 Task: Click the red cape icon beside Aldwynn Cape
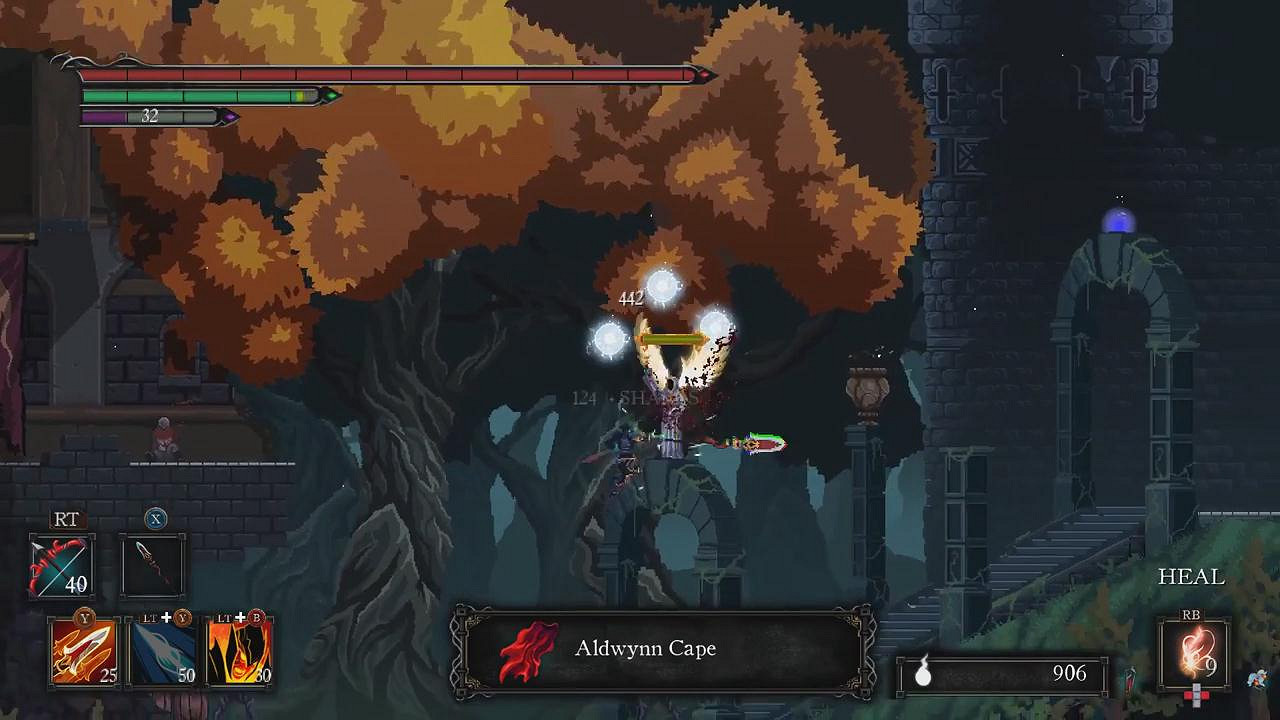528,648
